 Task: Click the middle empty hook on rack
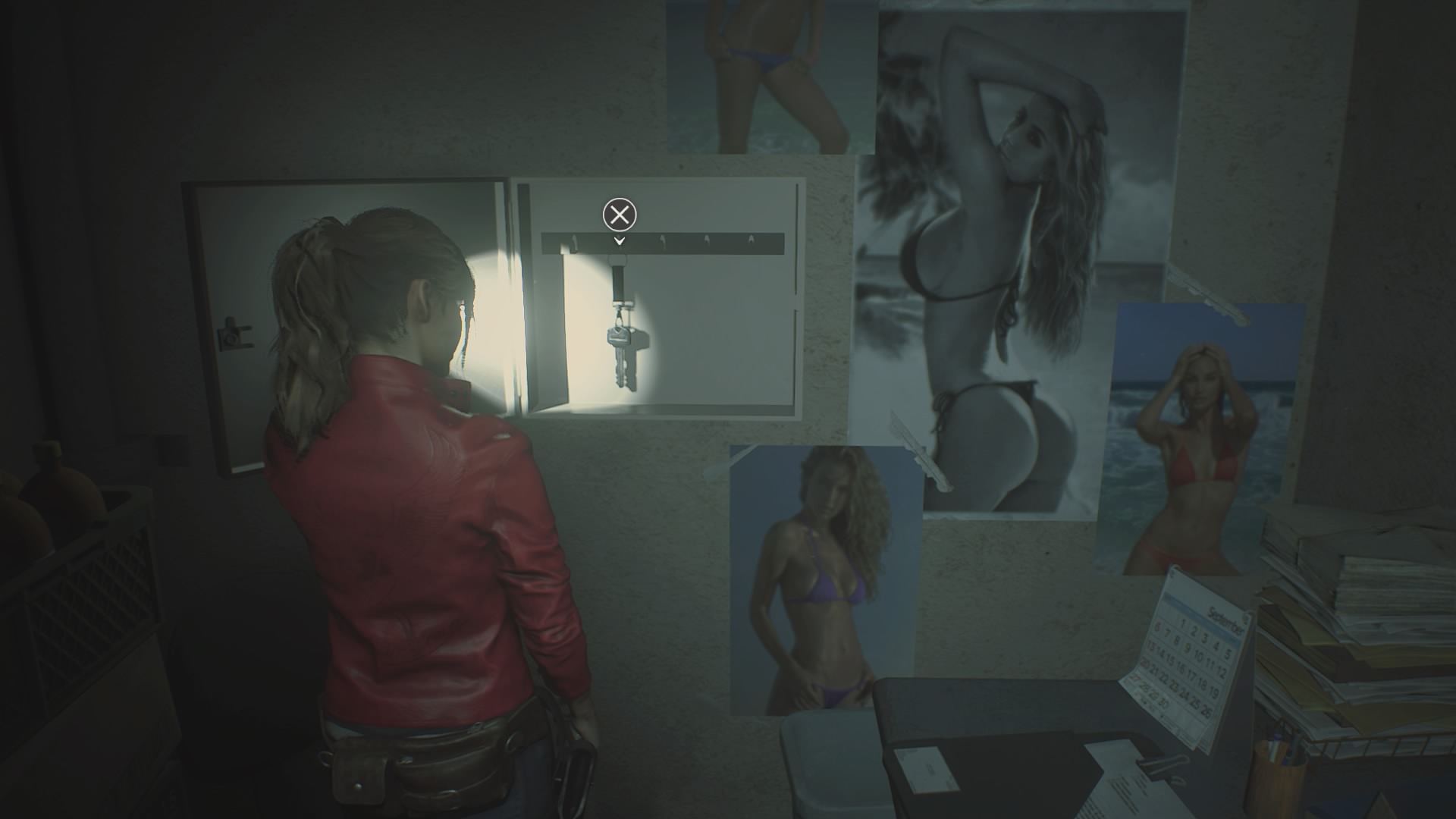click(x=664, y=240)
